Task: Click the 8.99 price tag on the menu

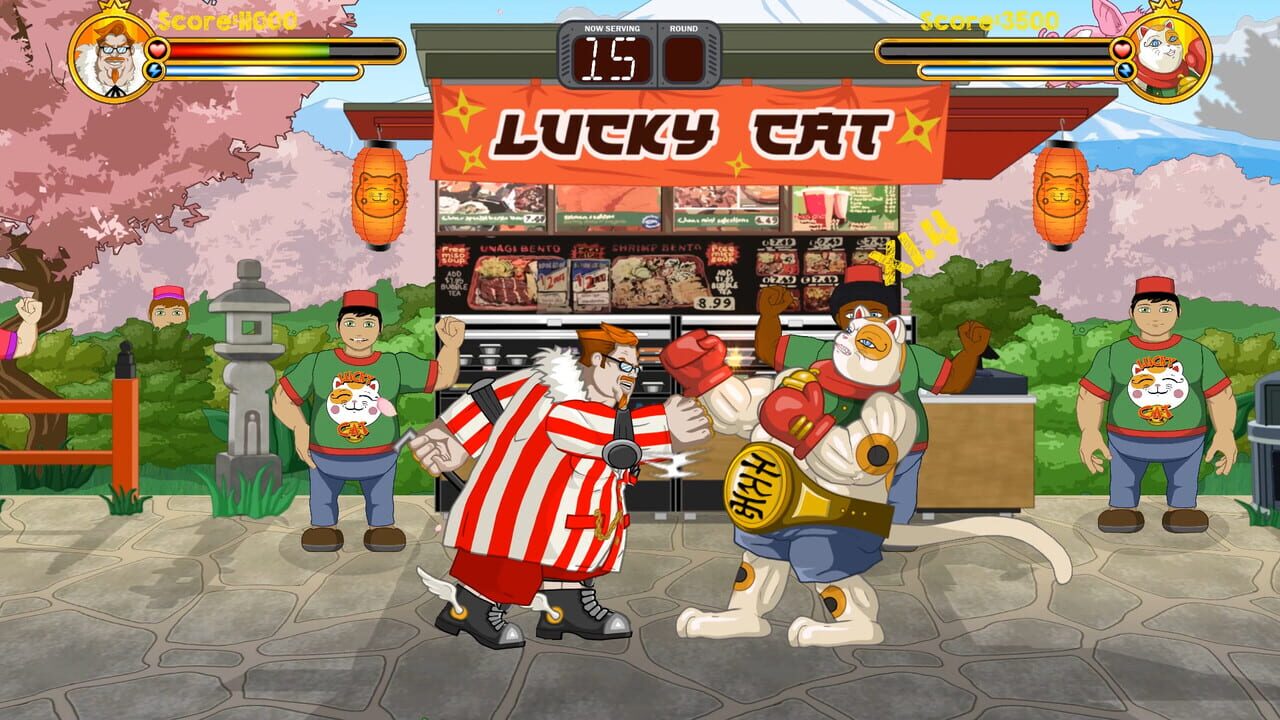Action: (x=714, y=305)
